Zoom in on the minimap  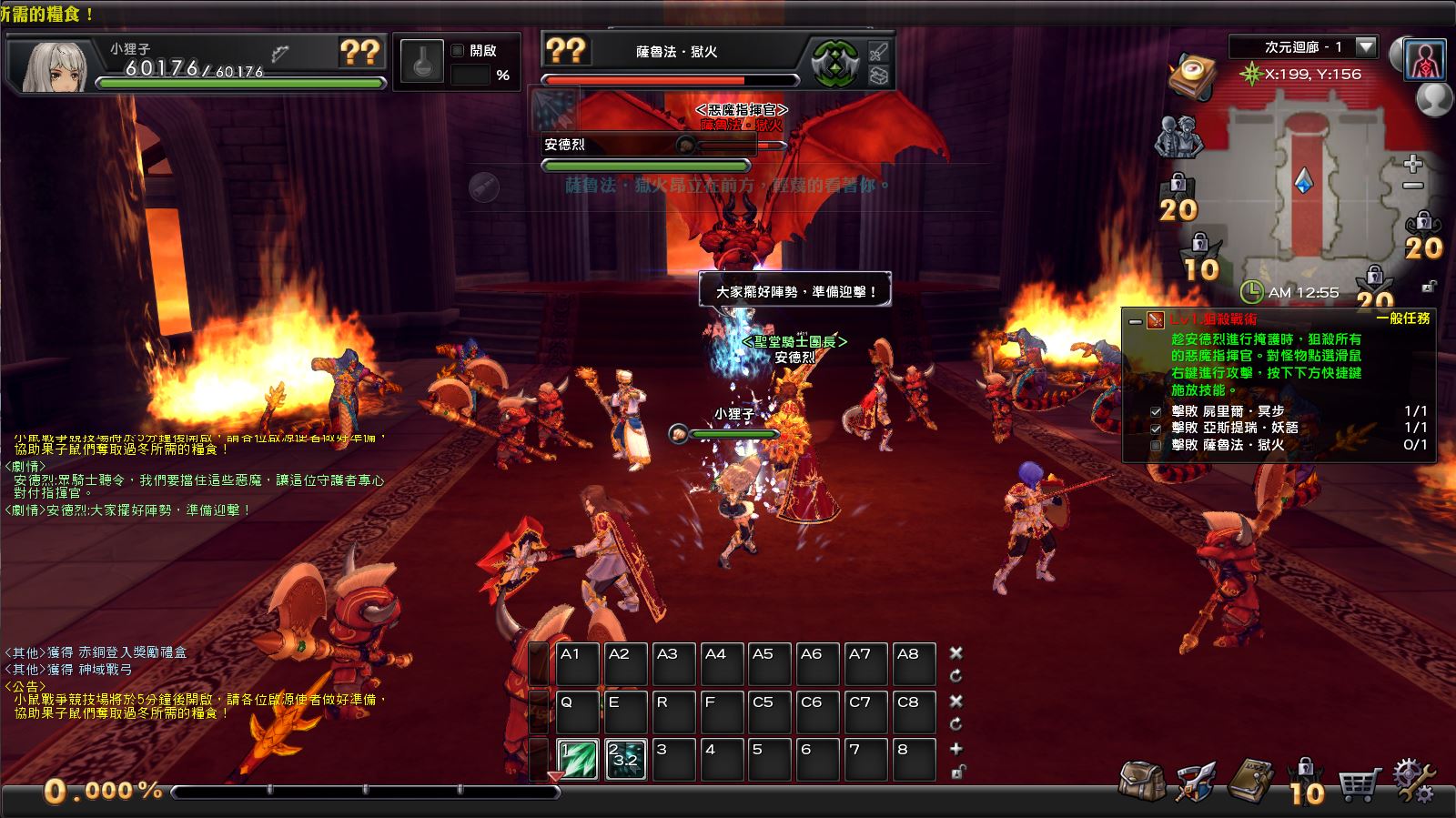pyautogui.click(x=1412, y=164)
